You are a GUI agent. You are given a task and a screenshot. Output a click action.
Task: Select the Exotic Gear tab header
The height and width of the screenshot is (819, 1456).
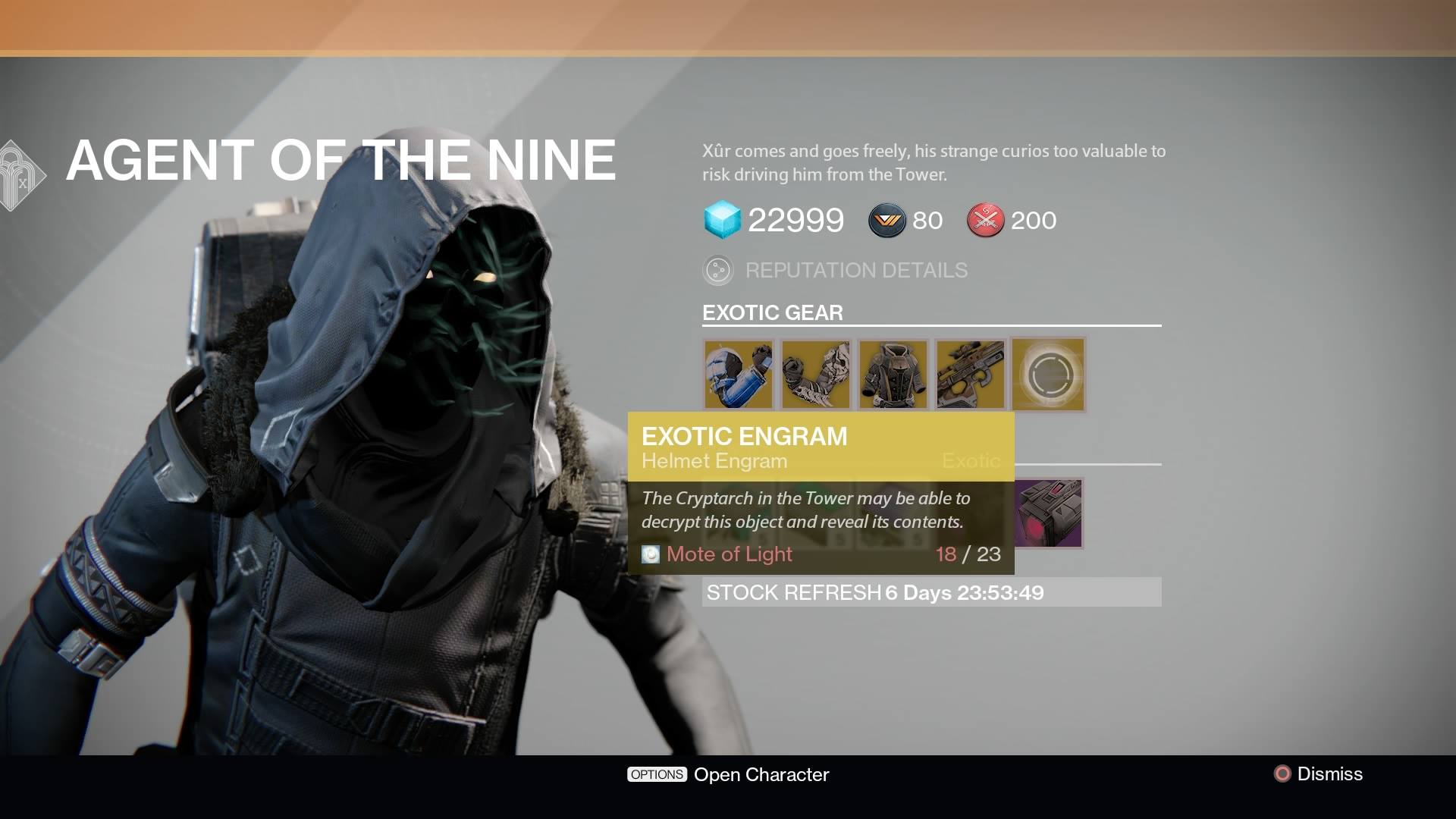771,312
